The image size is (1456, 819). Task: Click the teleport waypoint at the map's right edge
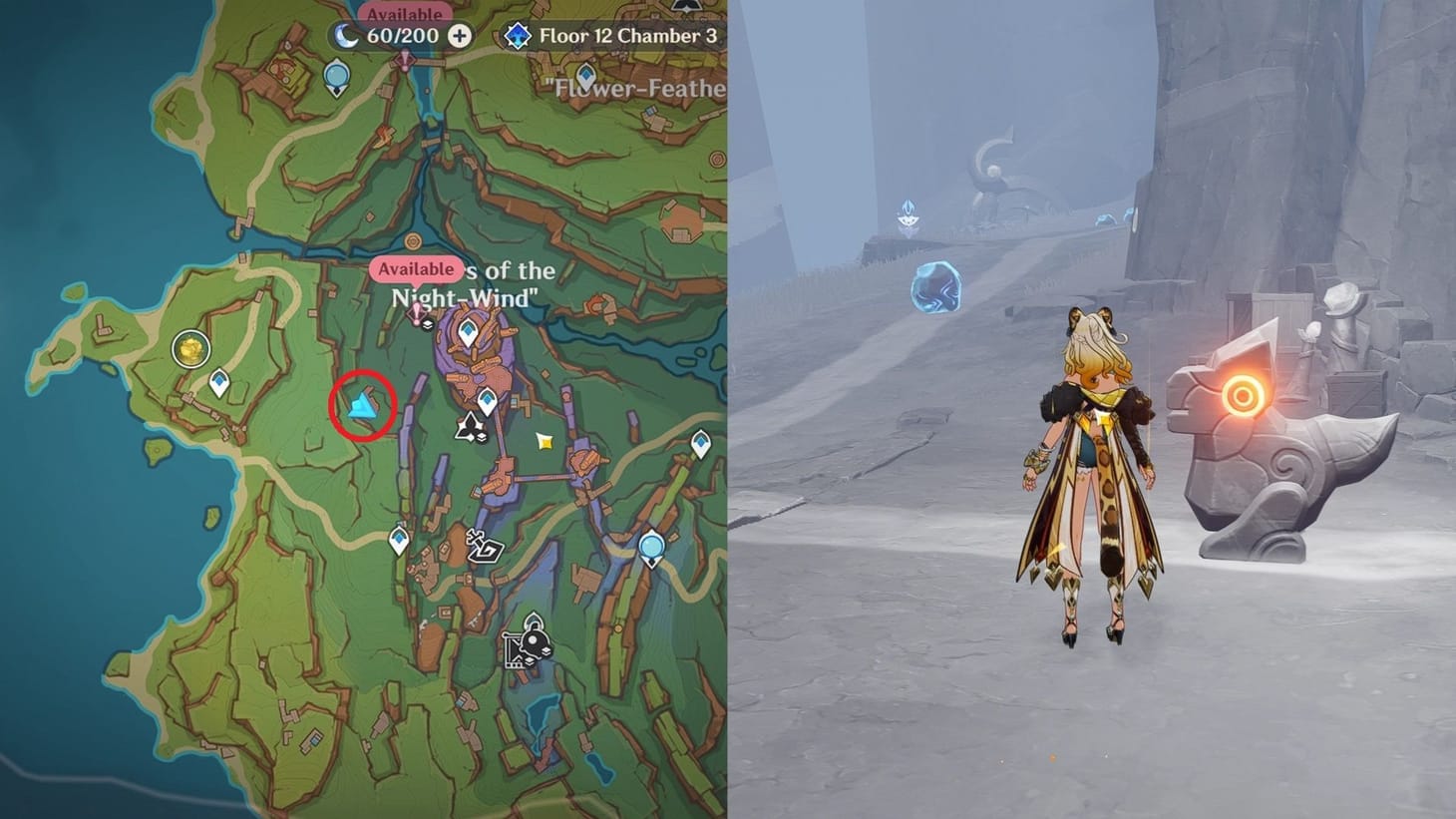701,444
